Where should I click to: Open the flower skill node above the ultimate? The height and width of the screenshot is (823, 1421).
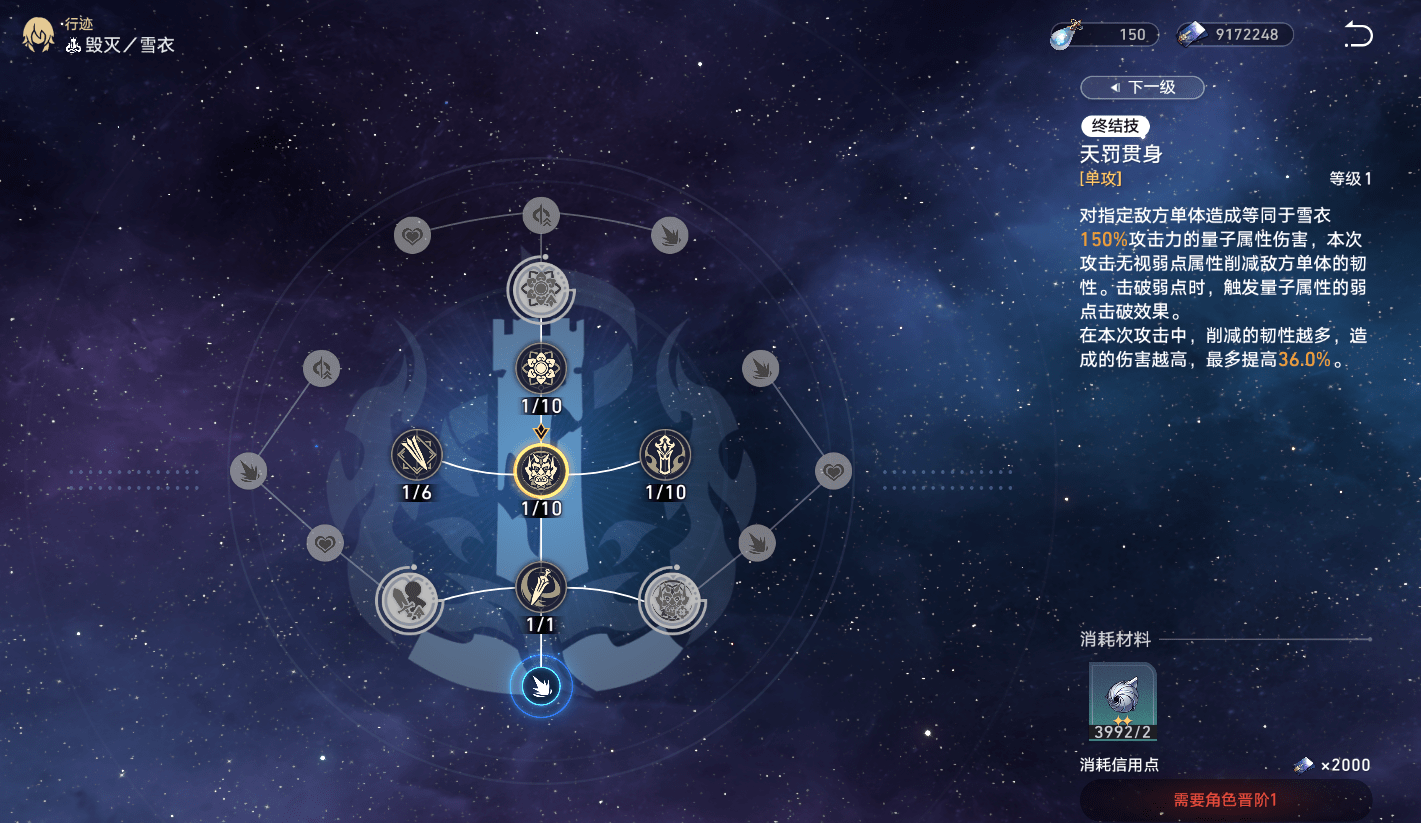(x=541, y=368)
